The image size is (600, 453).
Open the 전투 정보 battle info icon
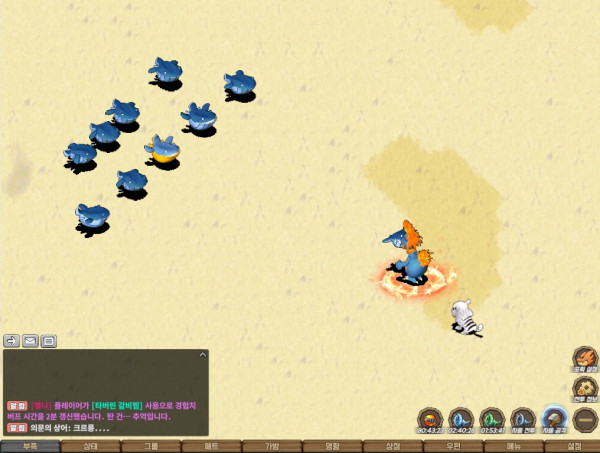[x=585, y=391]
